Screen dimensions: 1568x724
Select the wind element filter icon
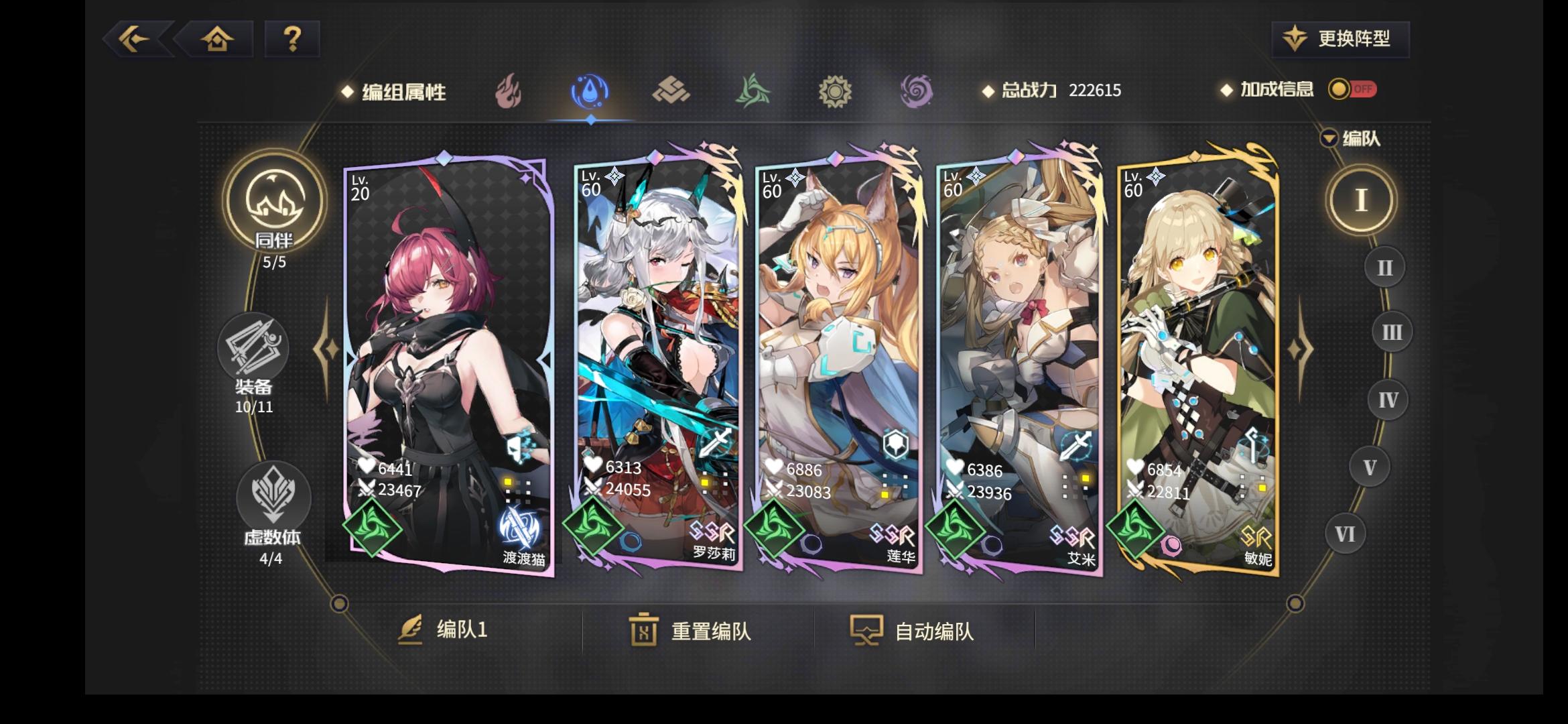(754, 90)
